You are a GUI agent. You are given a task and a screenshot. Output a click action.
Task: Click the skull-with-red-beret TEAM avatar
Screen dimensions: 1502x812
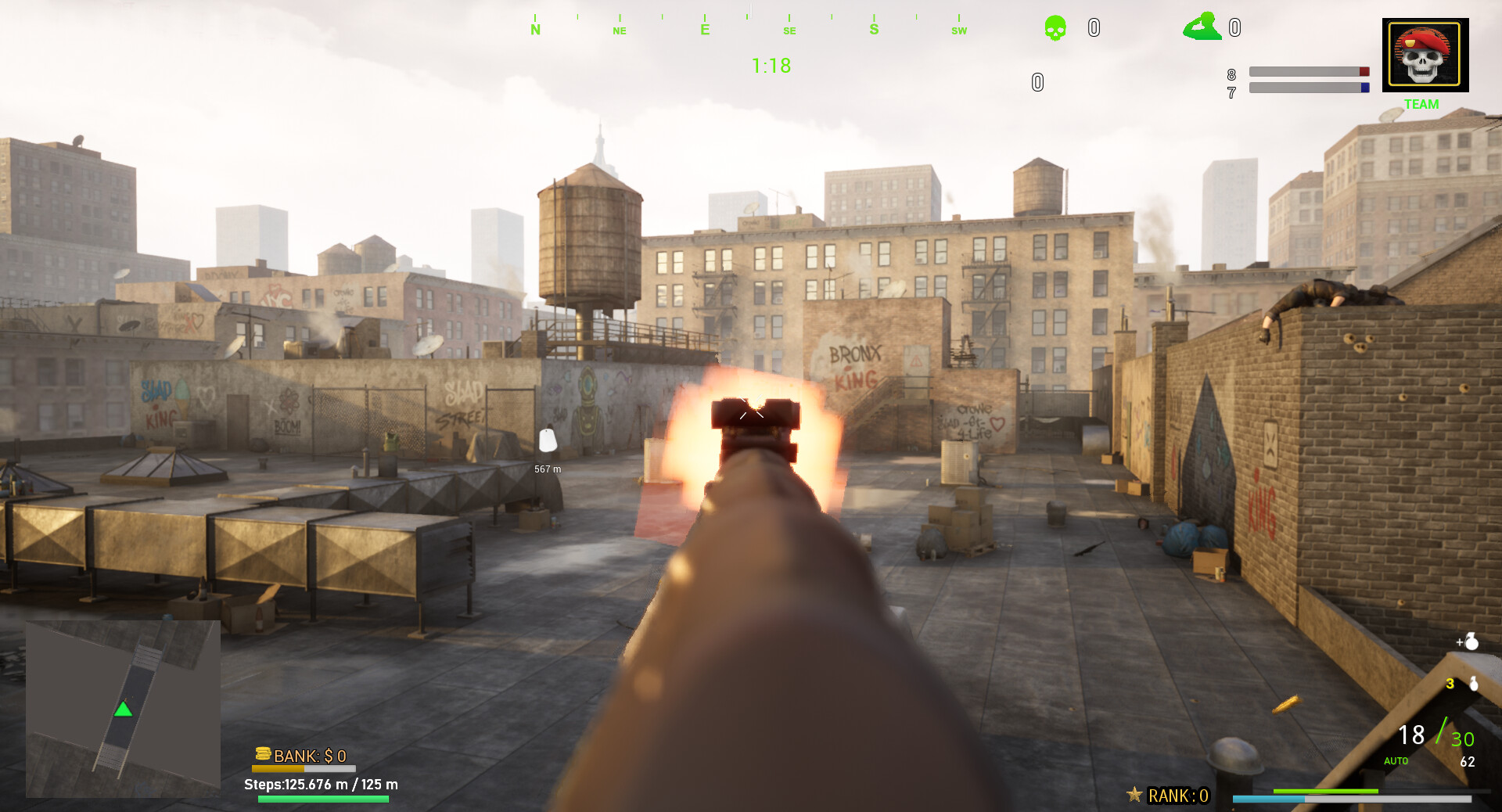pyautogui.click(x=1425, y=54)
